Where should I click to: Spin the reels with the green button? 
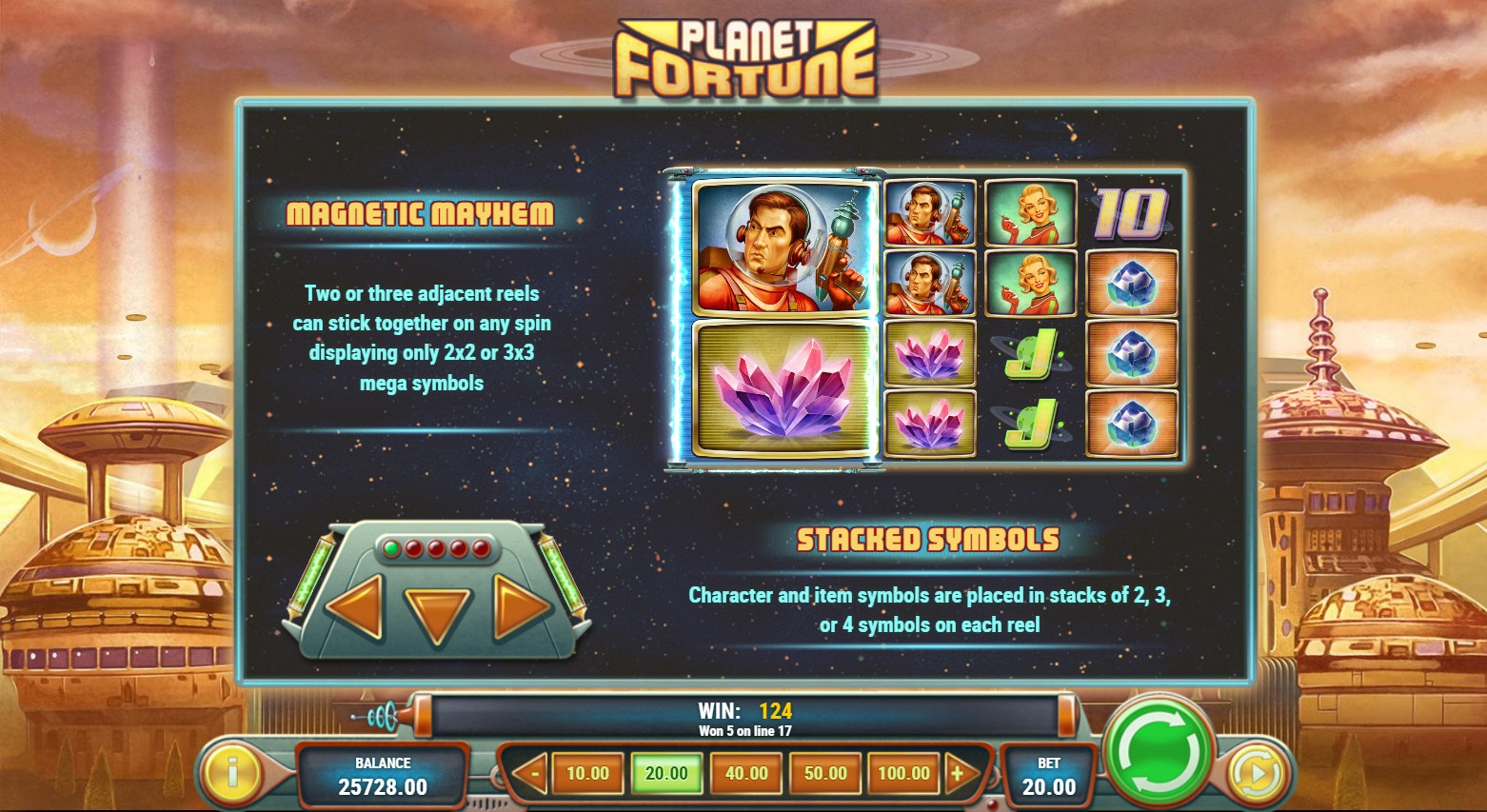pyautogui.click(x=1157, y=750)
